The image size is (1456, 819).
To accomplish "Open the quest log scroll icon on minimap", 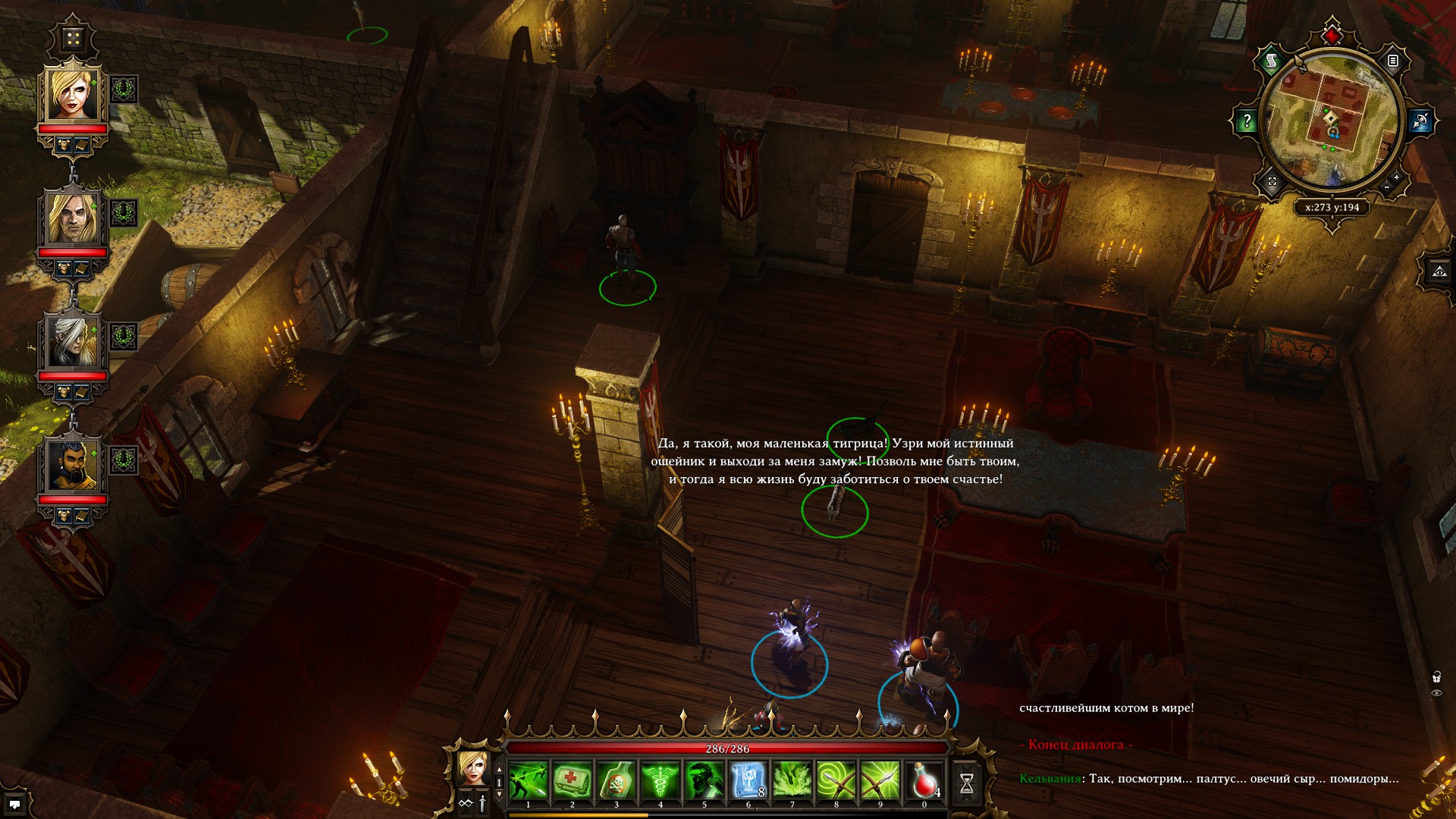I will [x=1271, y=61].
